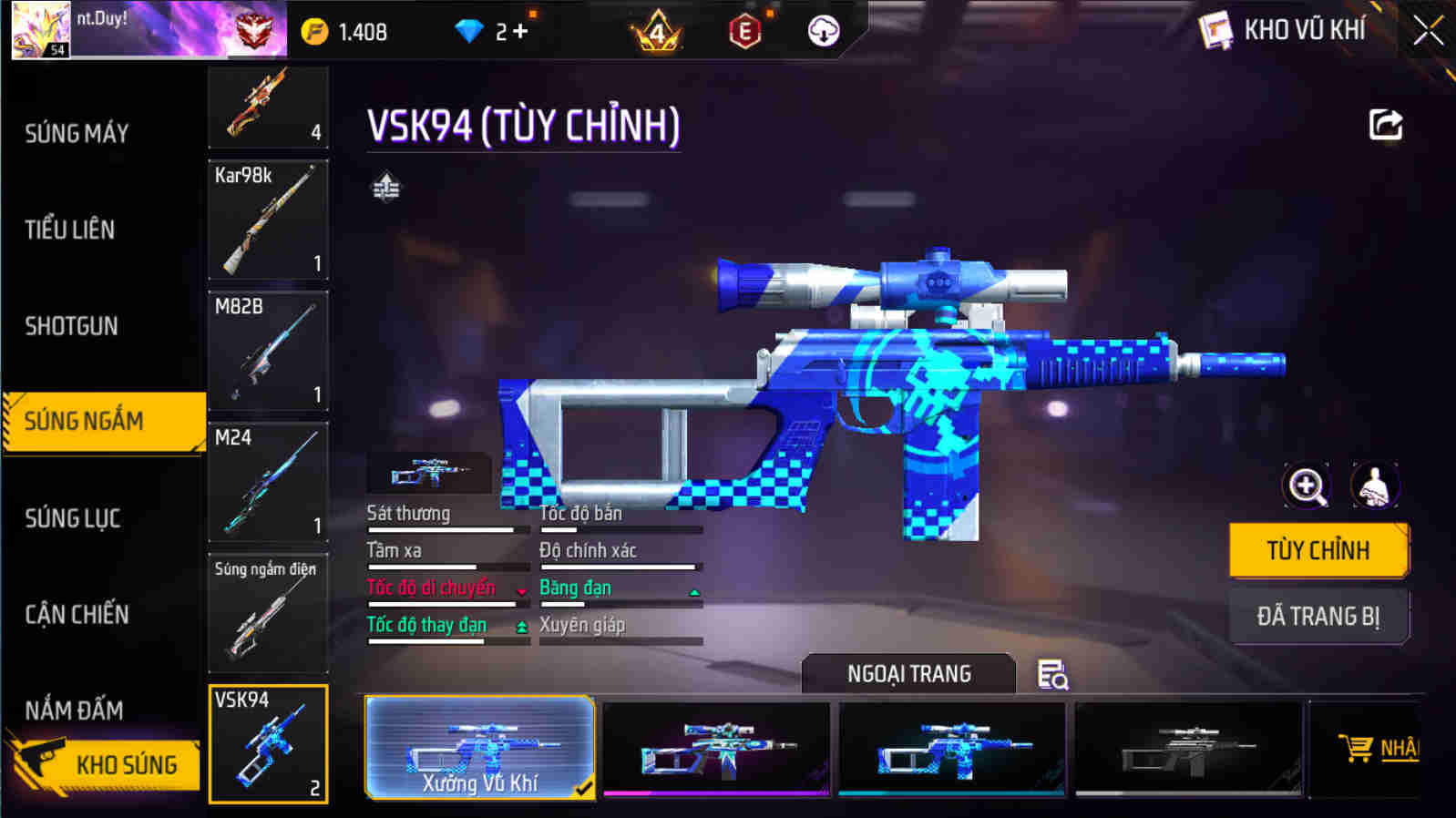Zoom the weapon with the magnifier icon
The width and height of the screenshot is (1456, 818).
point(1307,485)
